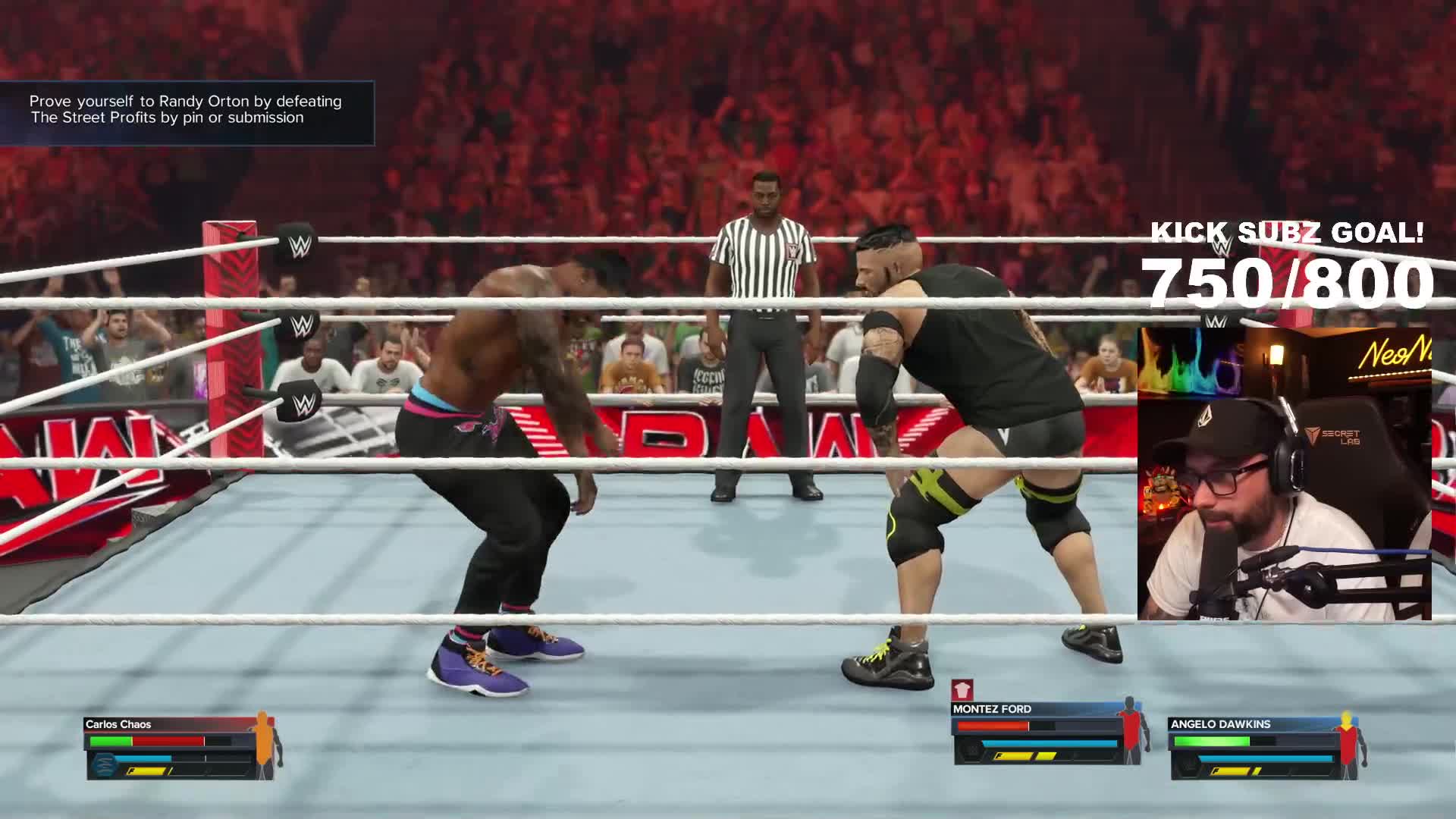
Task: Click the round payback icon under Carlos Chaos
Action: click(105, 764)
